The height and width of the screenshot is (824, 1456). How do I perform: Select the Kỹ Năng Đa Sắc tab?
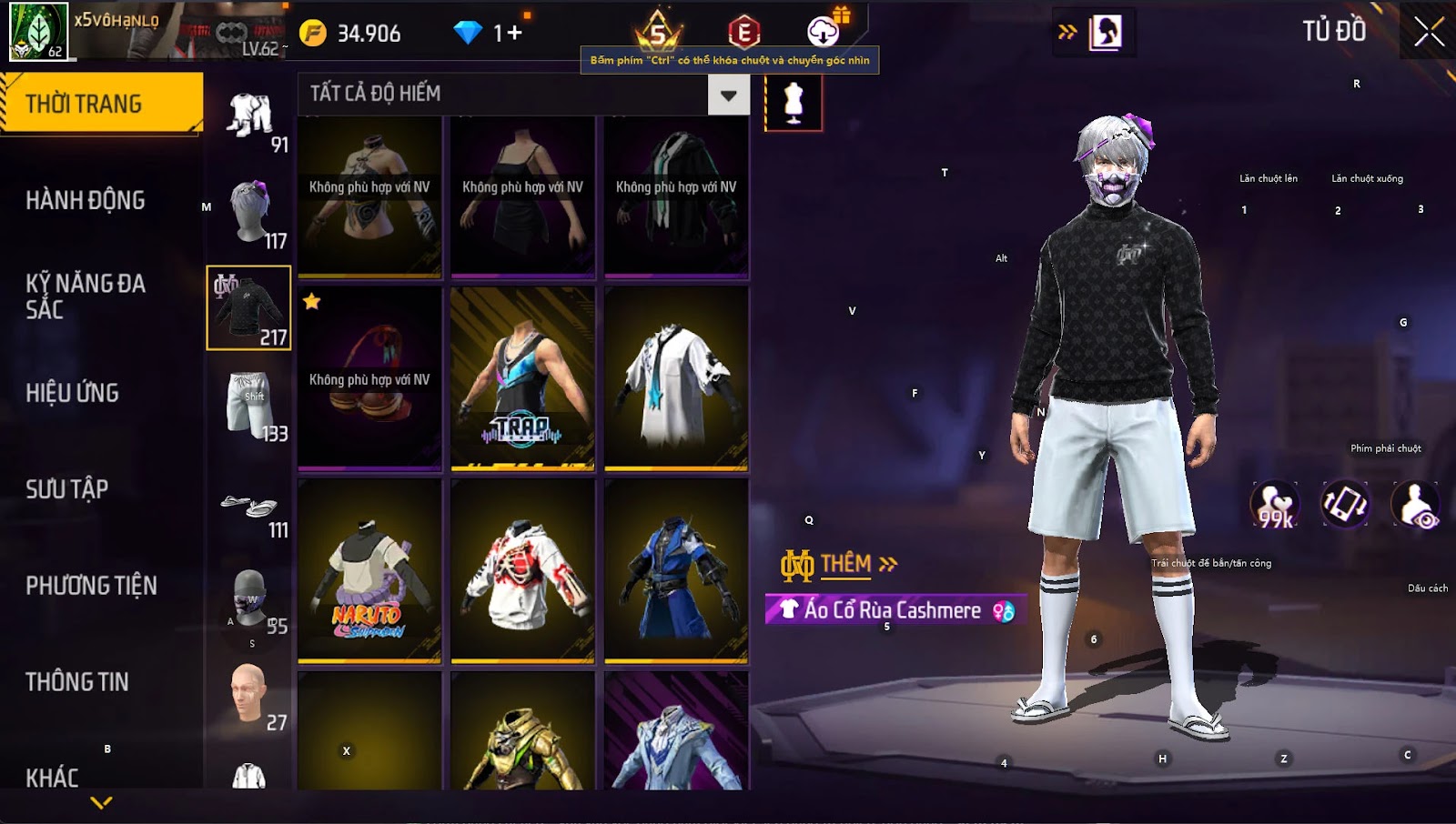coord(86,296)
